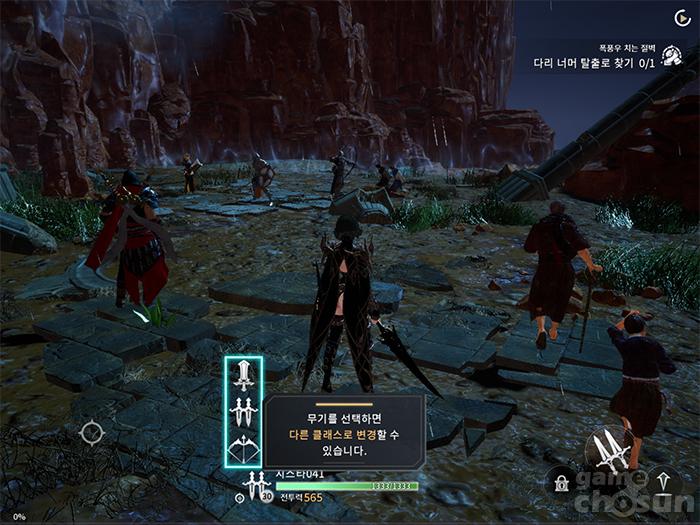
Task: Choose the dual daggers weapon class
Action: [244, 411]
